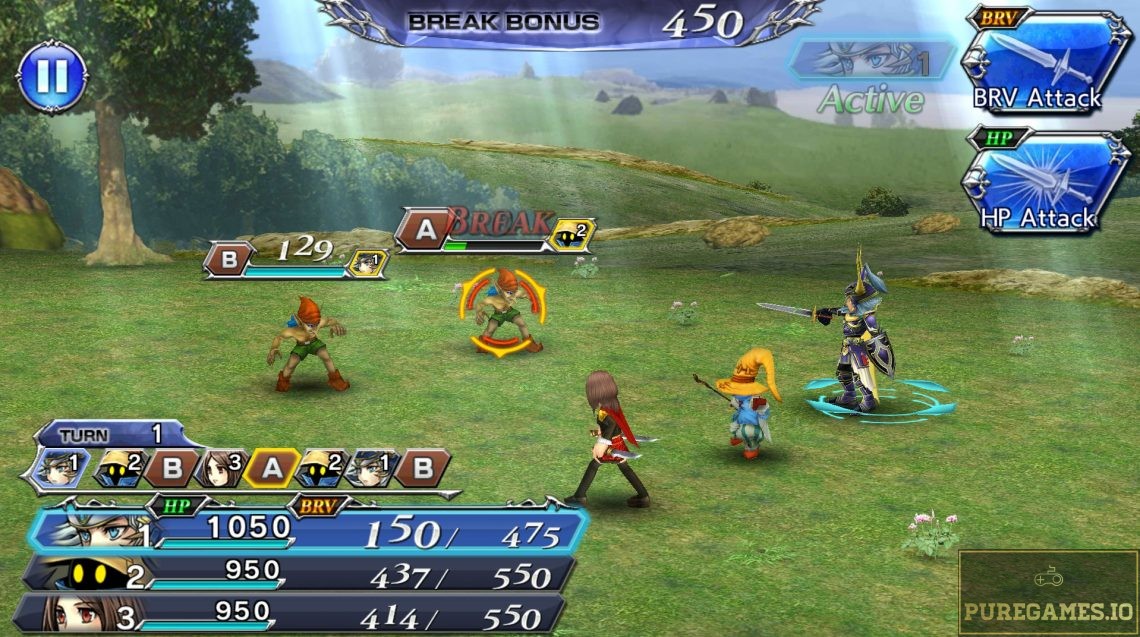Screen dimensions: 1140x637
Task: Click the PureGames.io watermark logo
Action: pyautogui.click(x=1048, y=594)
